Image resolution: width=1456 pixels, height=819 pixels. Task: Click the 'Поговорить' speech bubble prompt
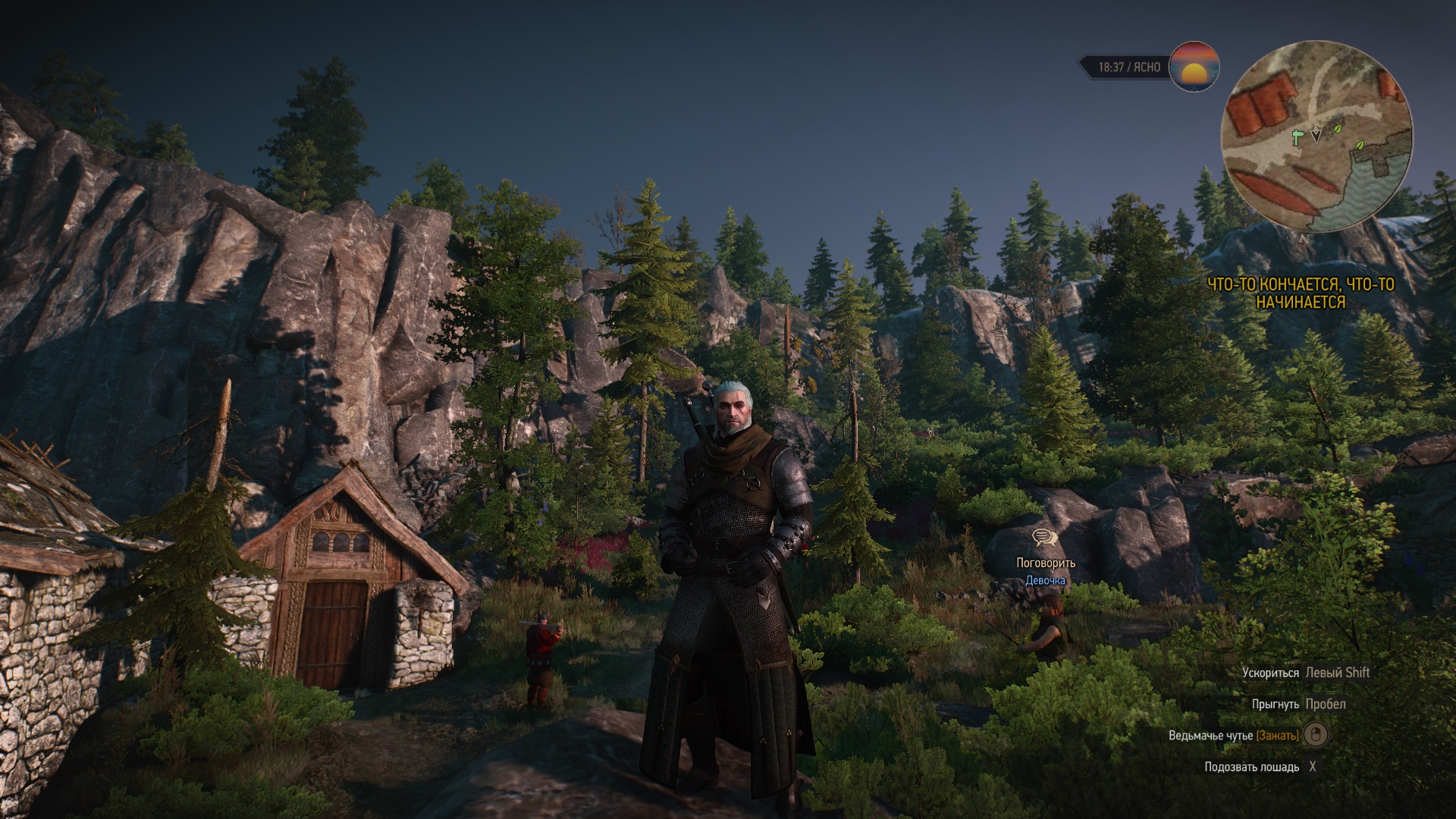[1045, 538]
